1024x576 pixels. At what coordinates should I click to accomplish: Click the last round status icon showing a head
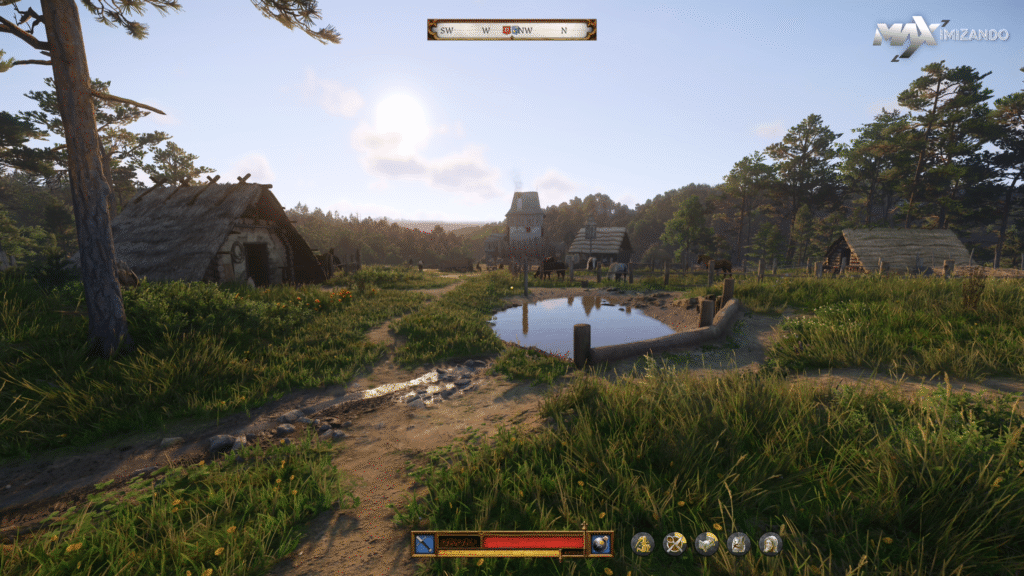(769, 543)
